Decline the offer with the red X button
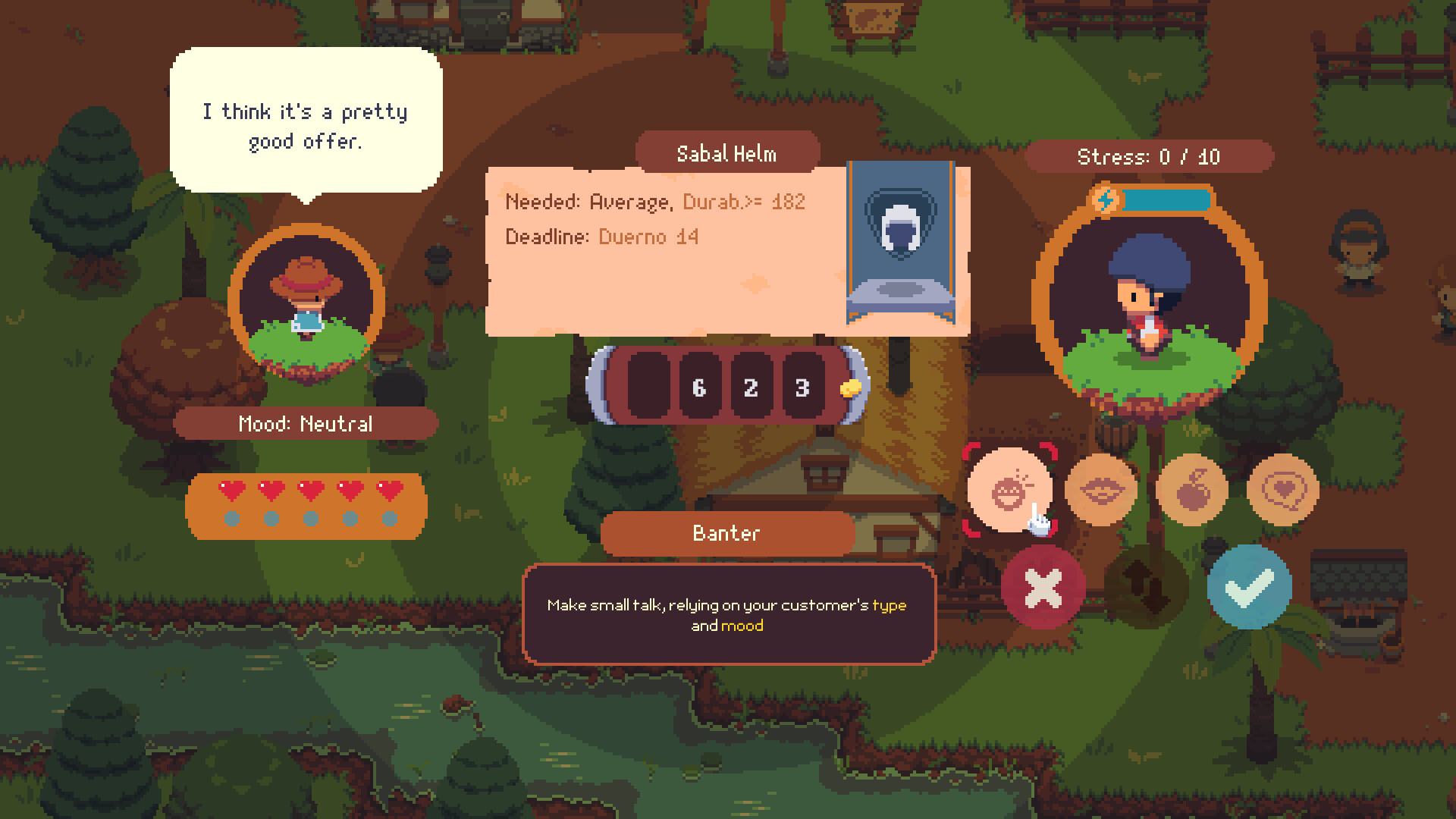The width and height of the screenshot is (1456, 819). pos(1043,588)
